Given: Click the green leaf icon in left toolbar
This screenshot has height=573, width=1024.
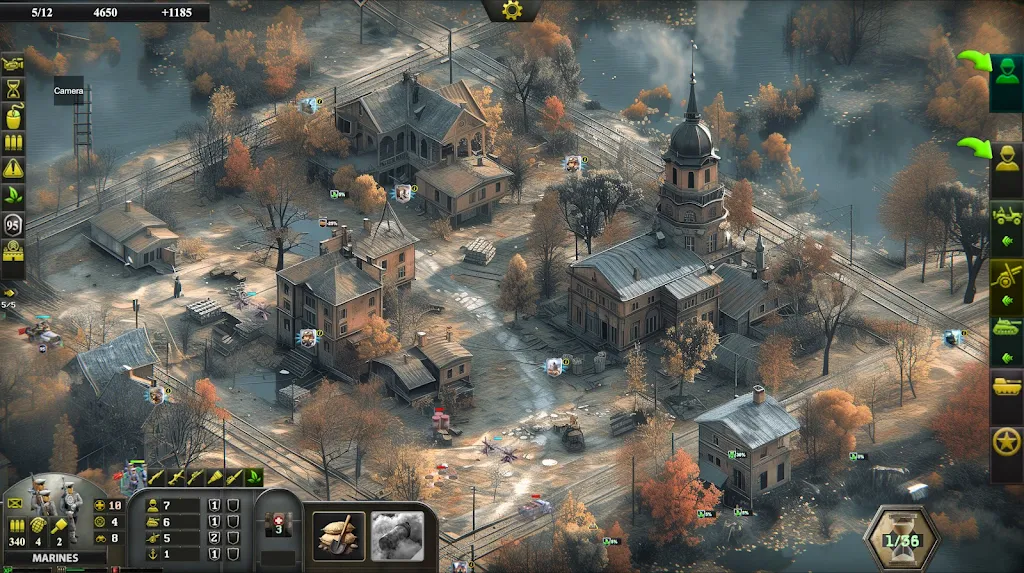Looking at the screenshot, I should pos(13,196).
